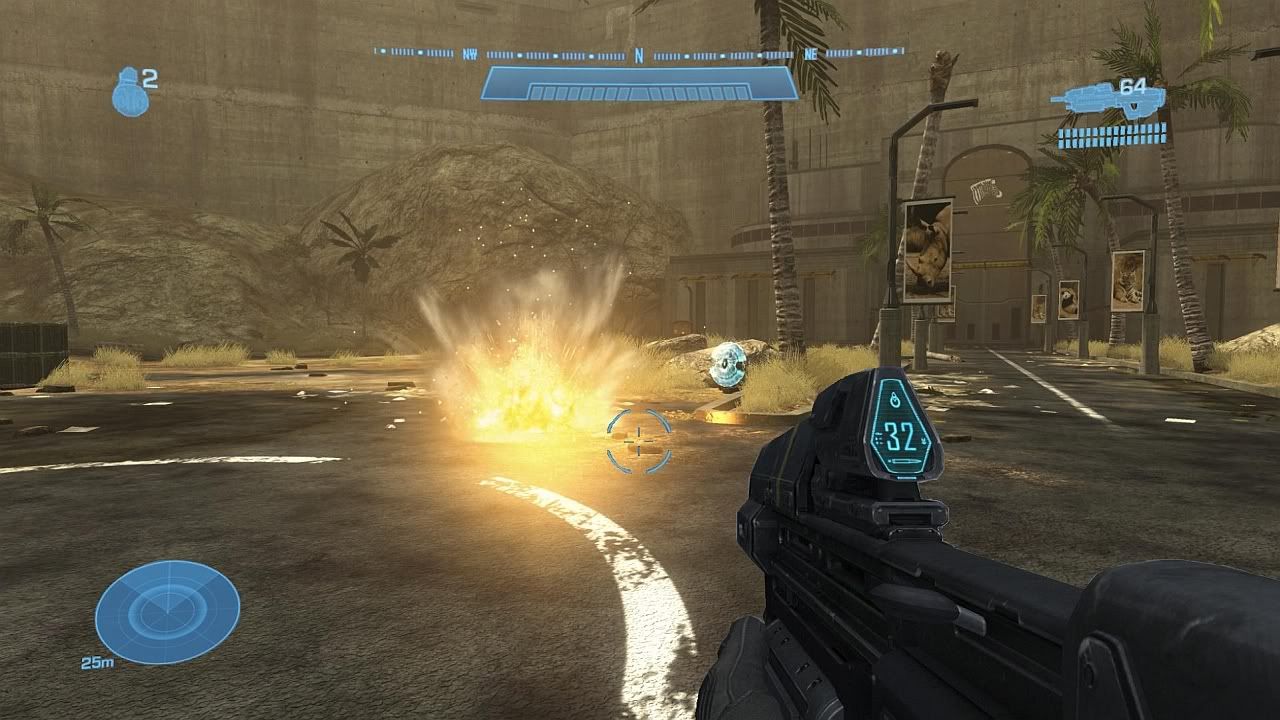The width and height of the screenshot is (1280, 720).
Task: Click the motion tracker radar
Action: (x=167, y=612)
